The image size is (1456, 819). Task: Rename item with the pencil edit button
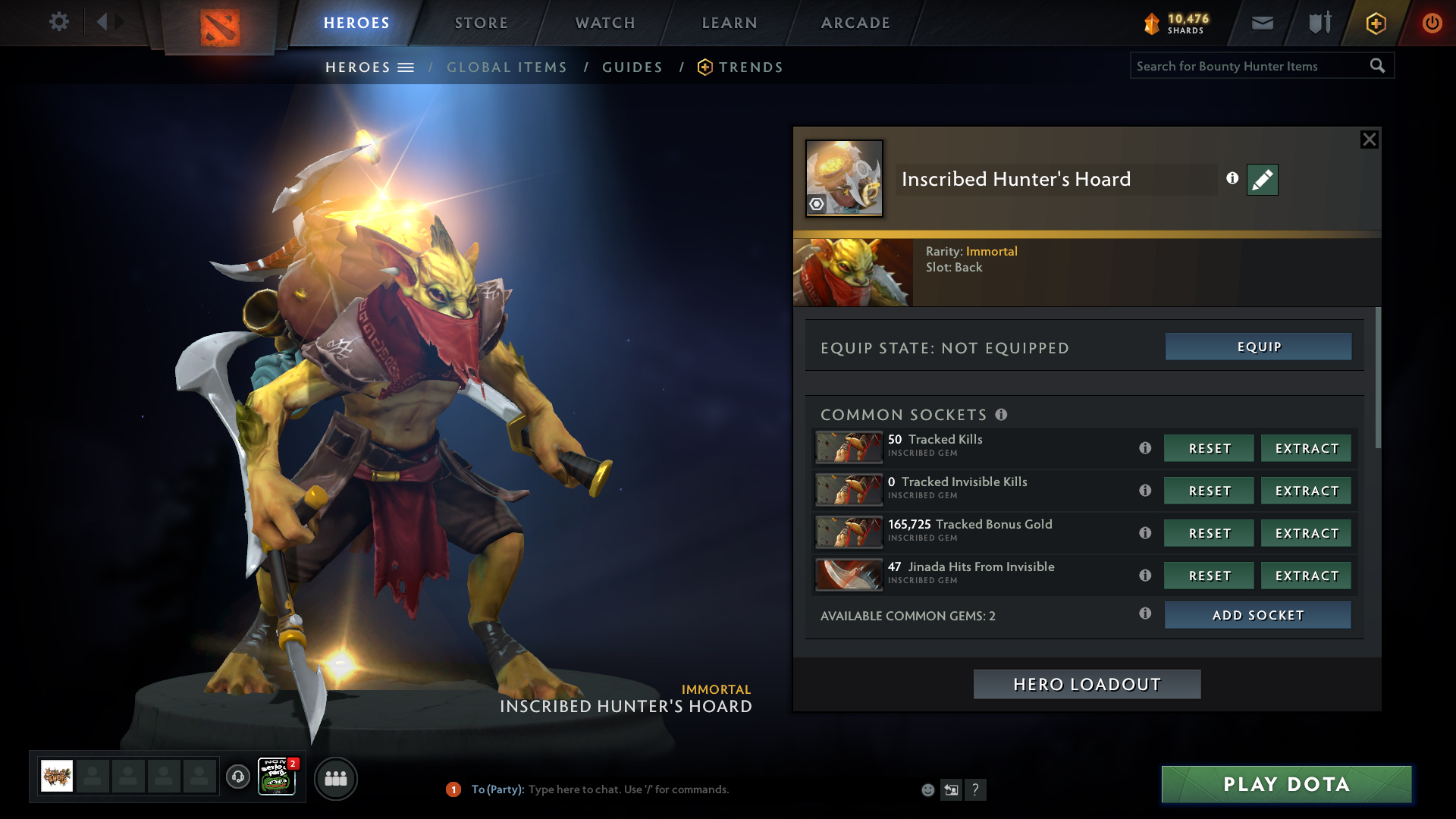pos(1262,180)
